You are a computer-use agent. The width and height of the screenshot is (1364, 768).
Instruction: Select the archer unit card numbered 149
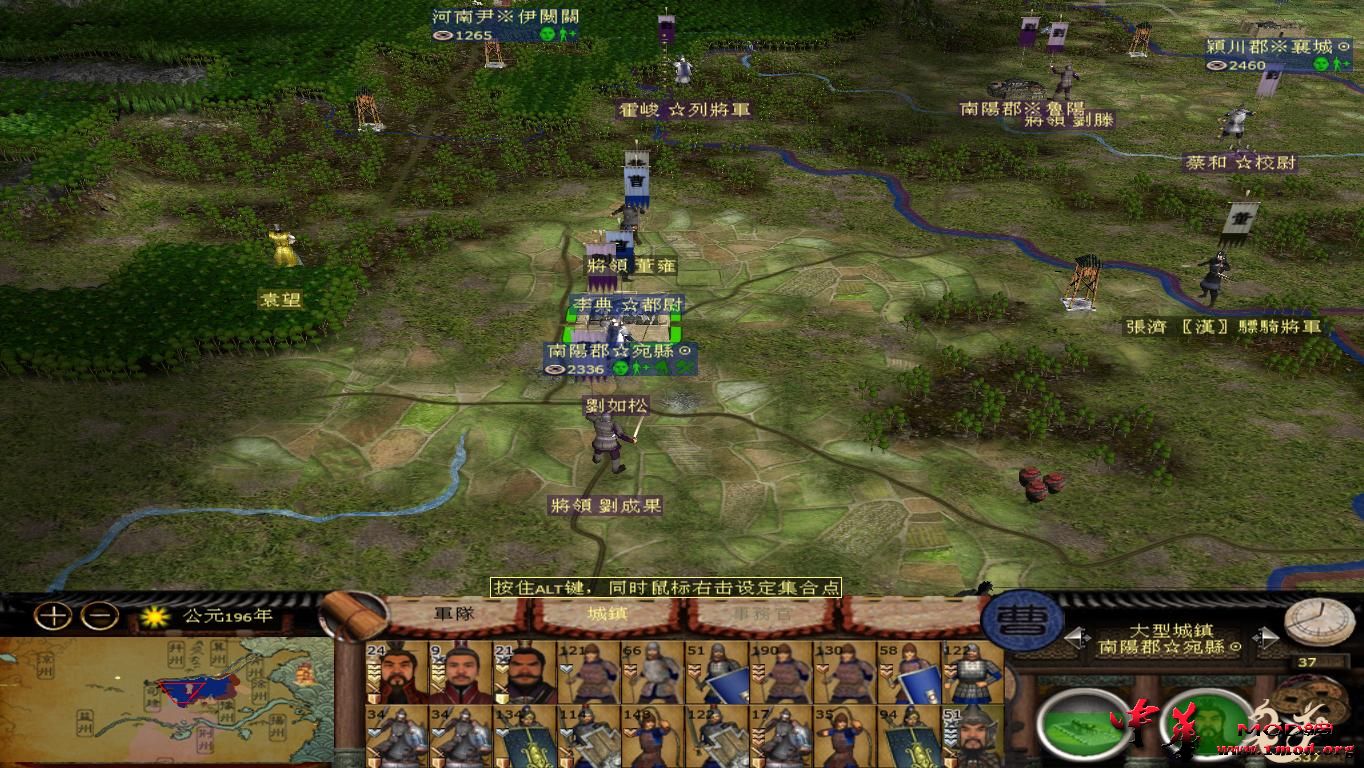650,735
